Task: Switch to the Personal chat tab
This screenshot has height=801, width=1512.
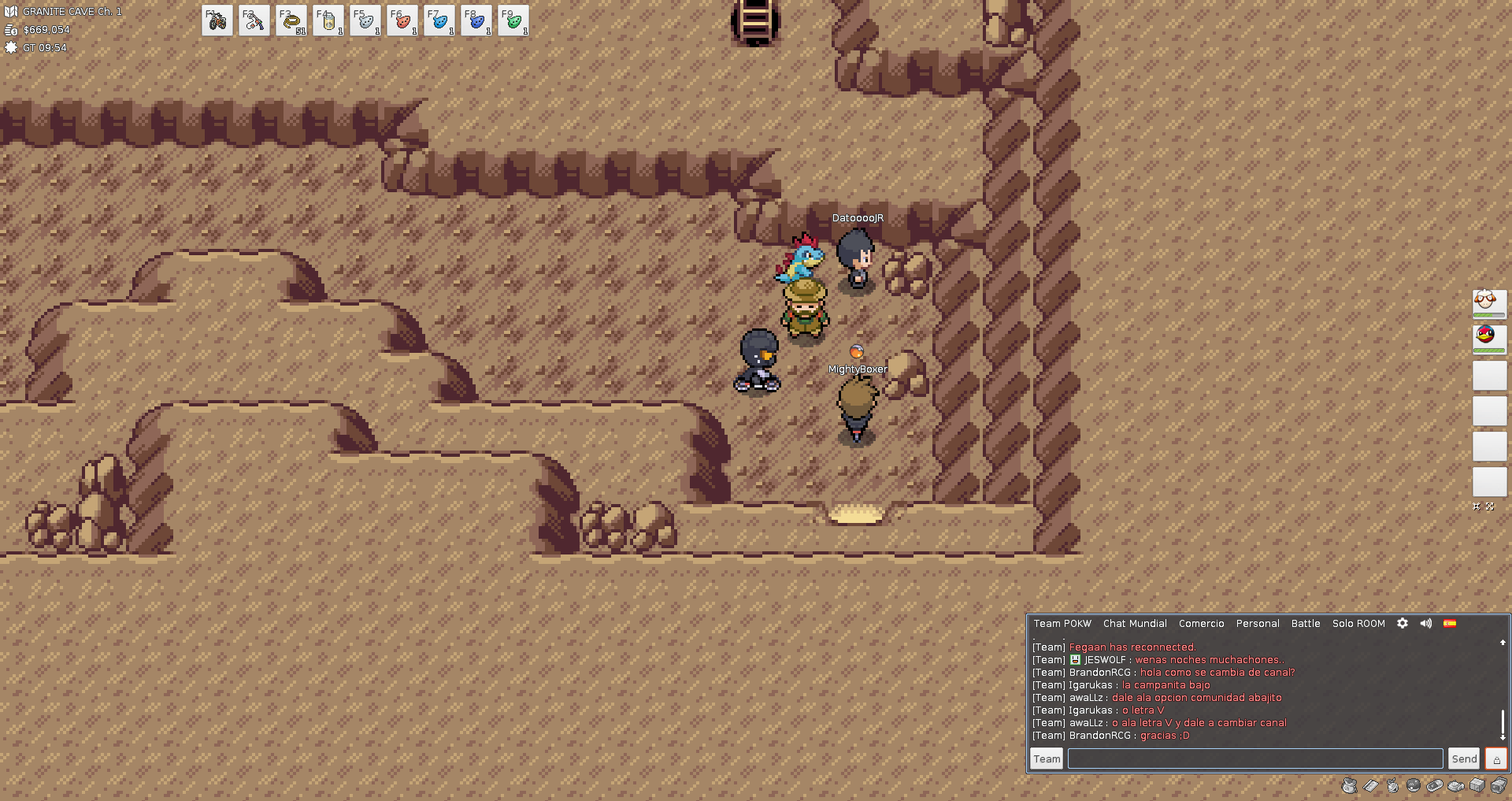Action: click(1258, 624)
